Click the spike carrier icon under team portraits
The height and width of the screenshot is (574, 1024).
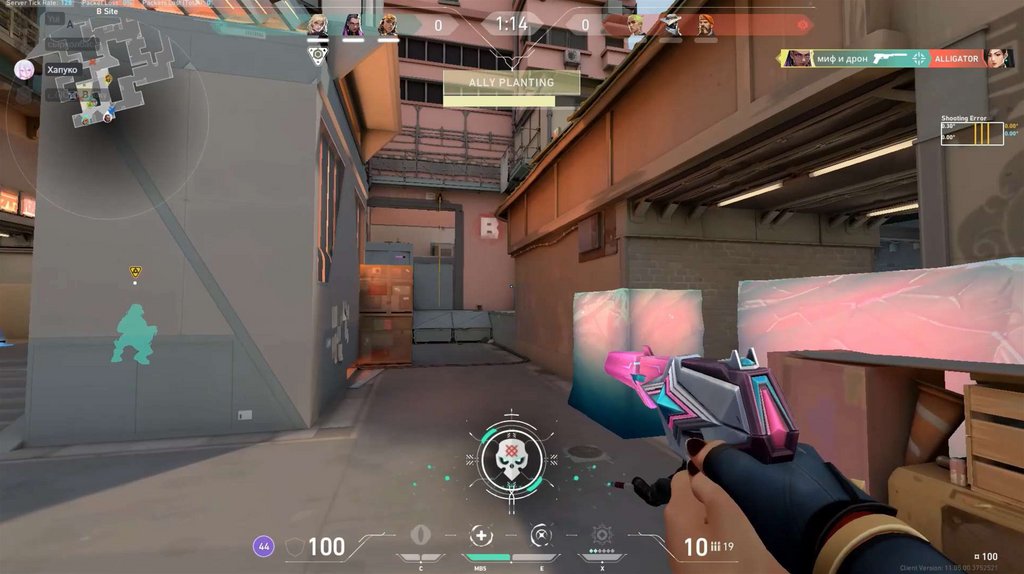pyautogui.click(x=318, y=54)
